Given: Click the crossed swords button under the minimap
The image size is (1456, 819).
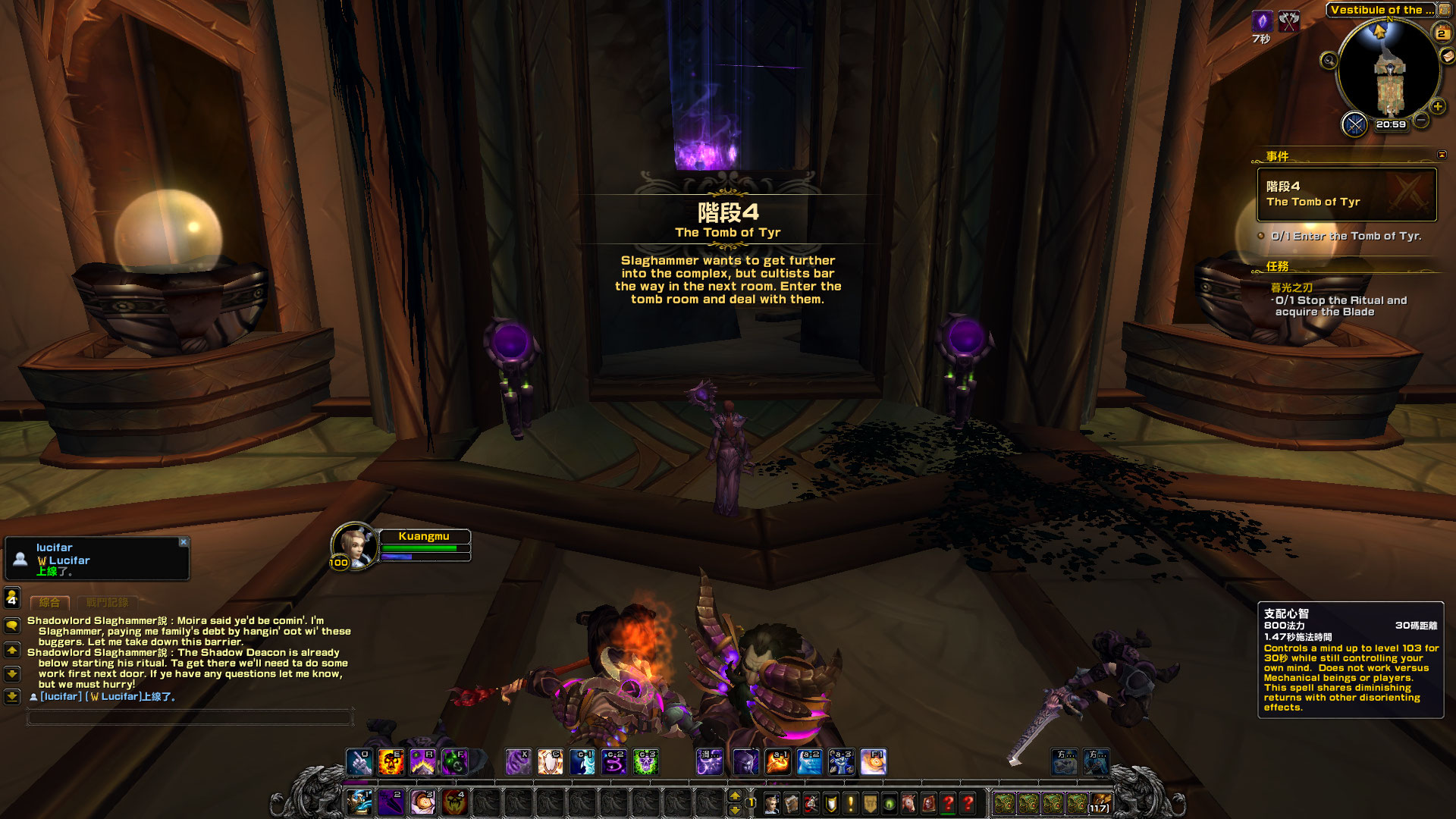Looking at the screenshot, I should coord(1354,124).
